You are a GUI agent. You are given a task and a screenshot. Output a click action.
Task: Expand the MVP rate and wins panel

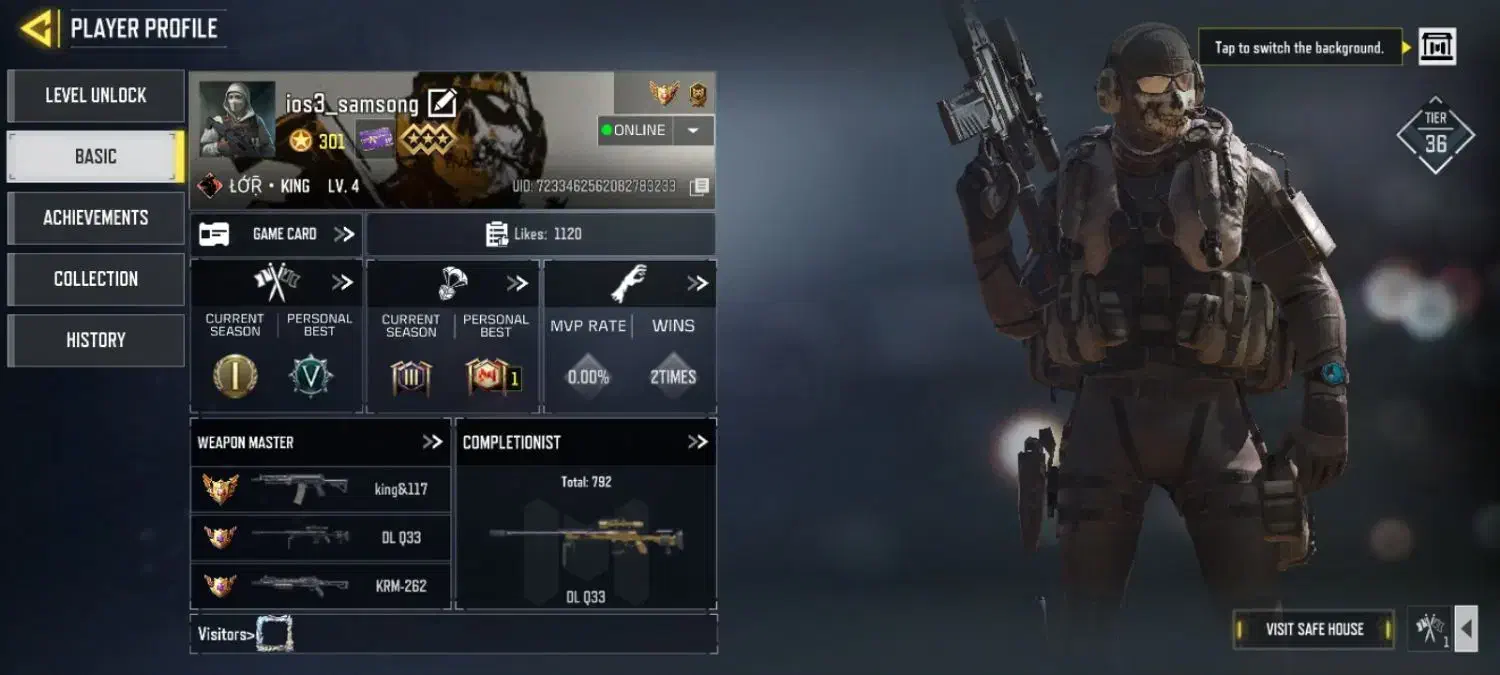tap(697, 284)
